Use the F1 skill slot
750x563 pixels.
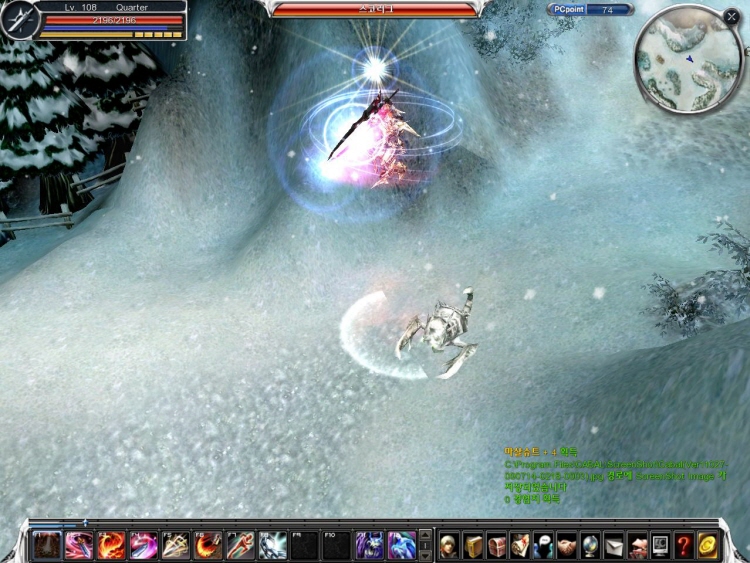coord(46,545)
